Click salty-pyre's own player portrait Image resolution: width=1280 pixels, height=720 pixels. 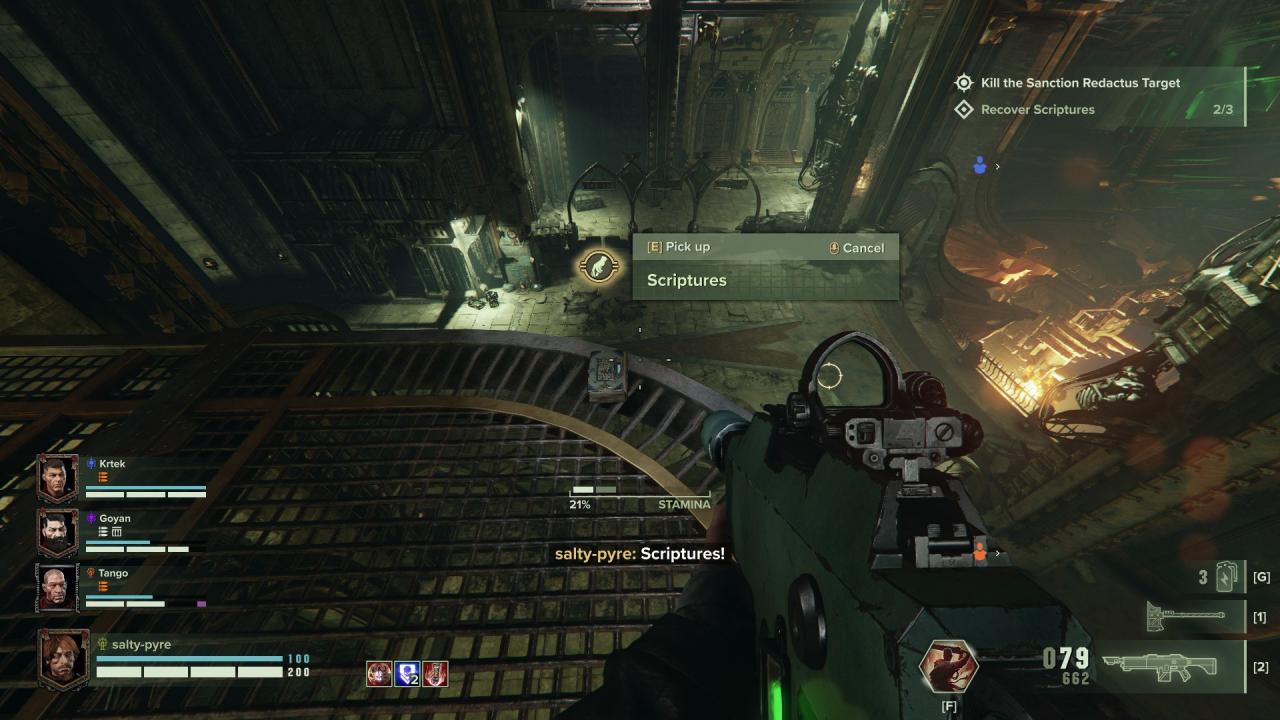tap(63, 658)
